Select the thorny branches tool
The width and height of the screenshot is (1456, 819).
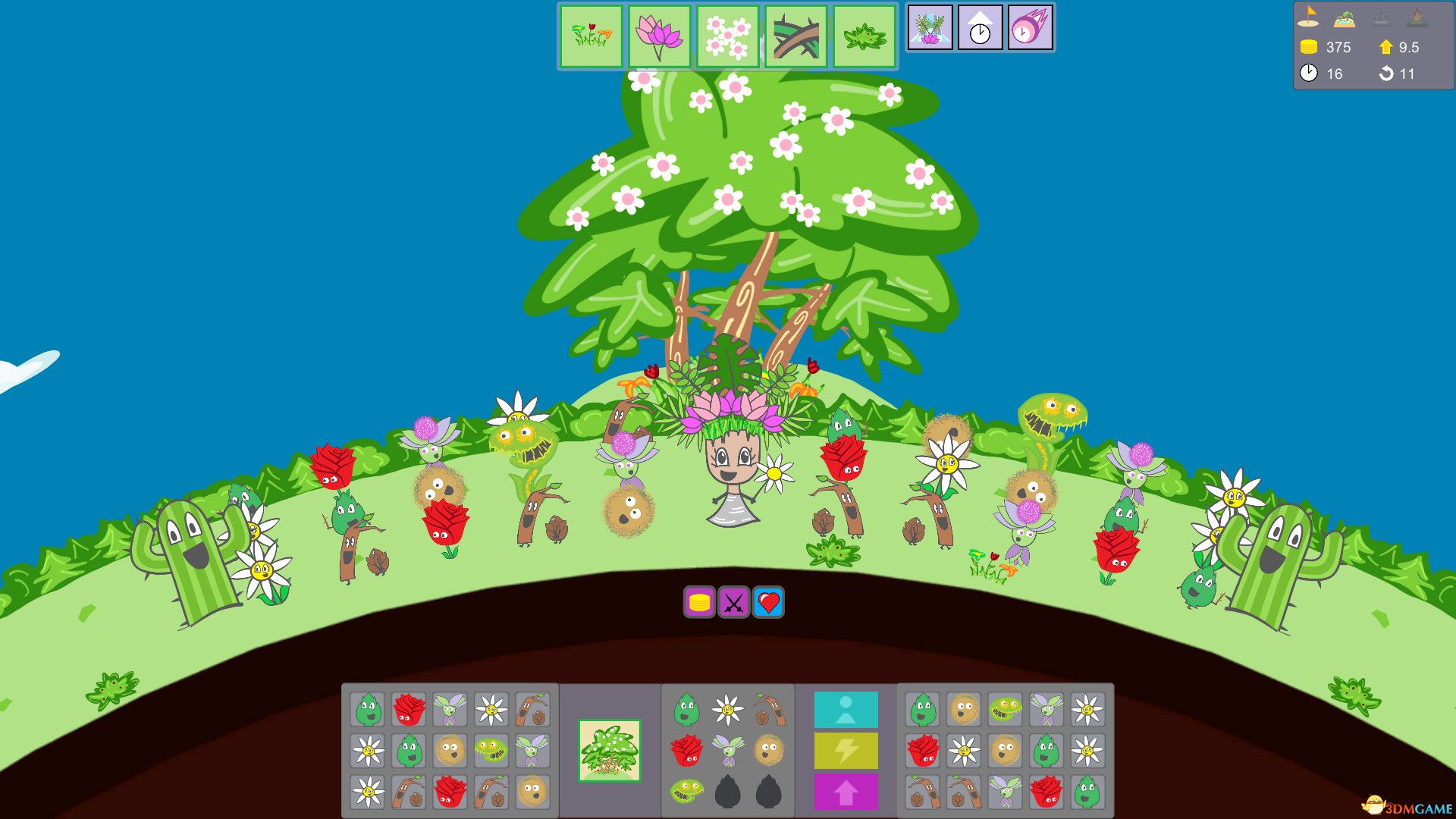(795, 36)
